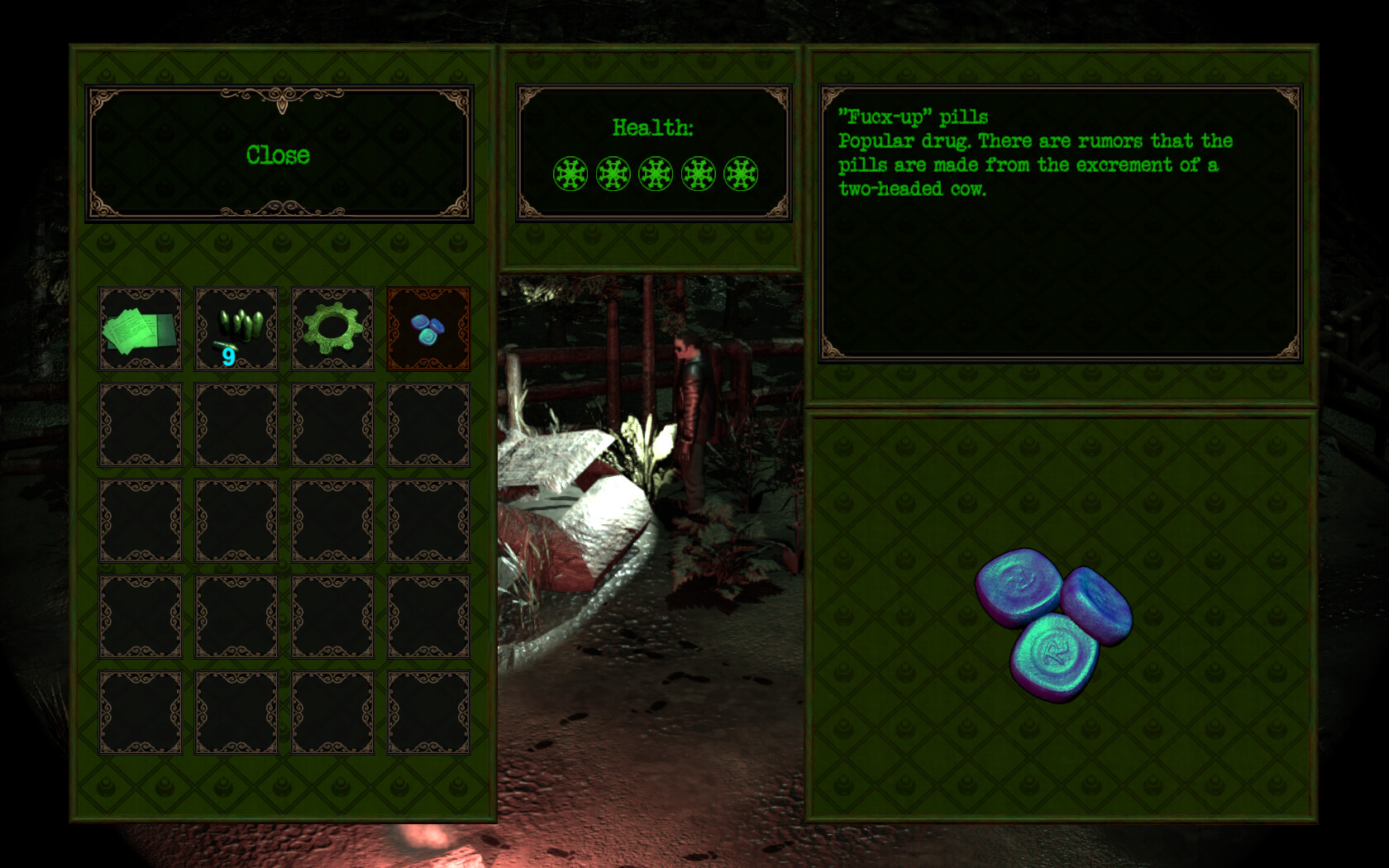
Task: Click the empty slot below the gear item
Action: coord(332,424)
